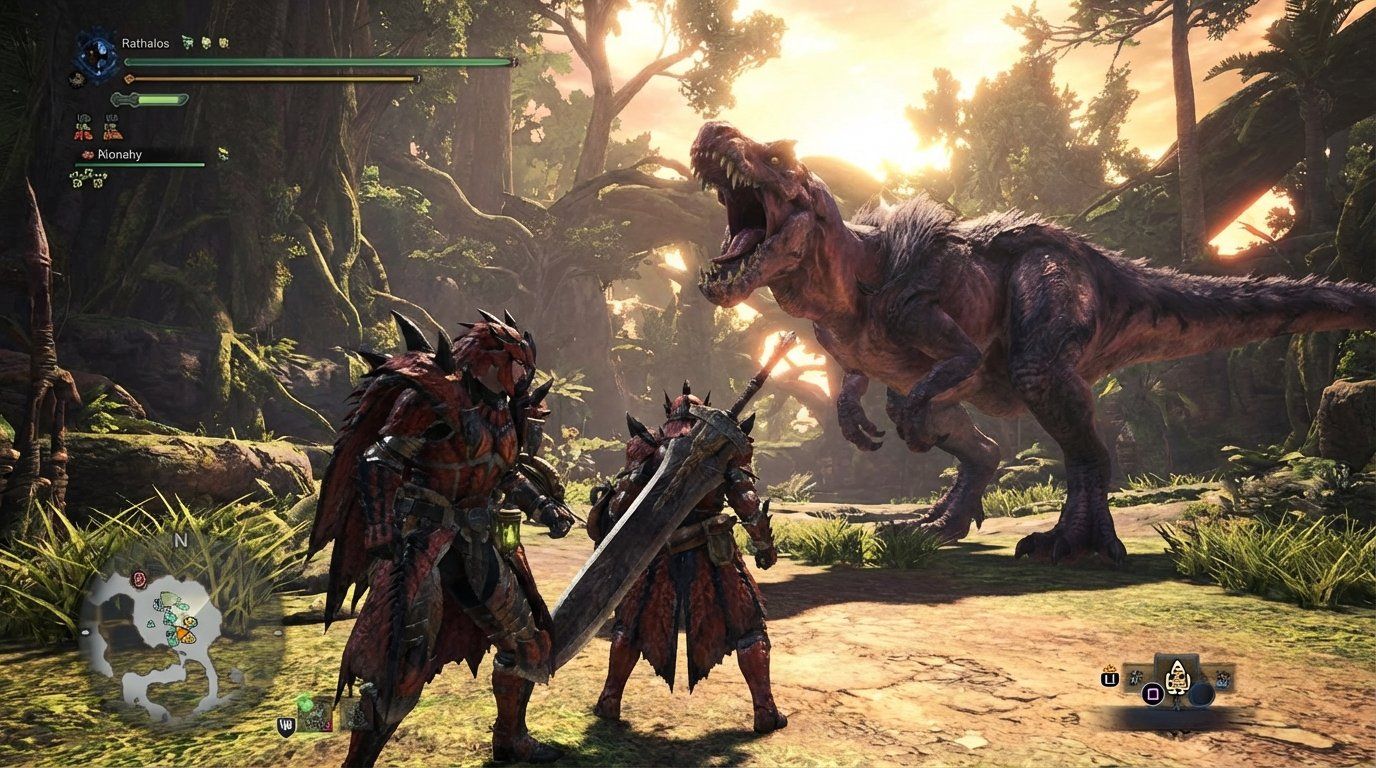Viewport: 1376px width, 768px height.
Task: Click the slinger ammo icon in the item bar
Action: pyautogui.click(x=1135, y=678)
